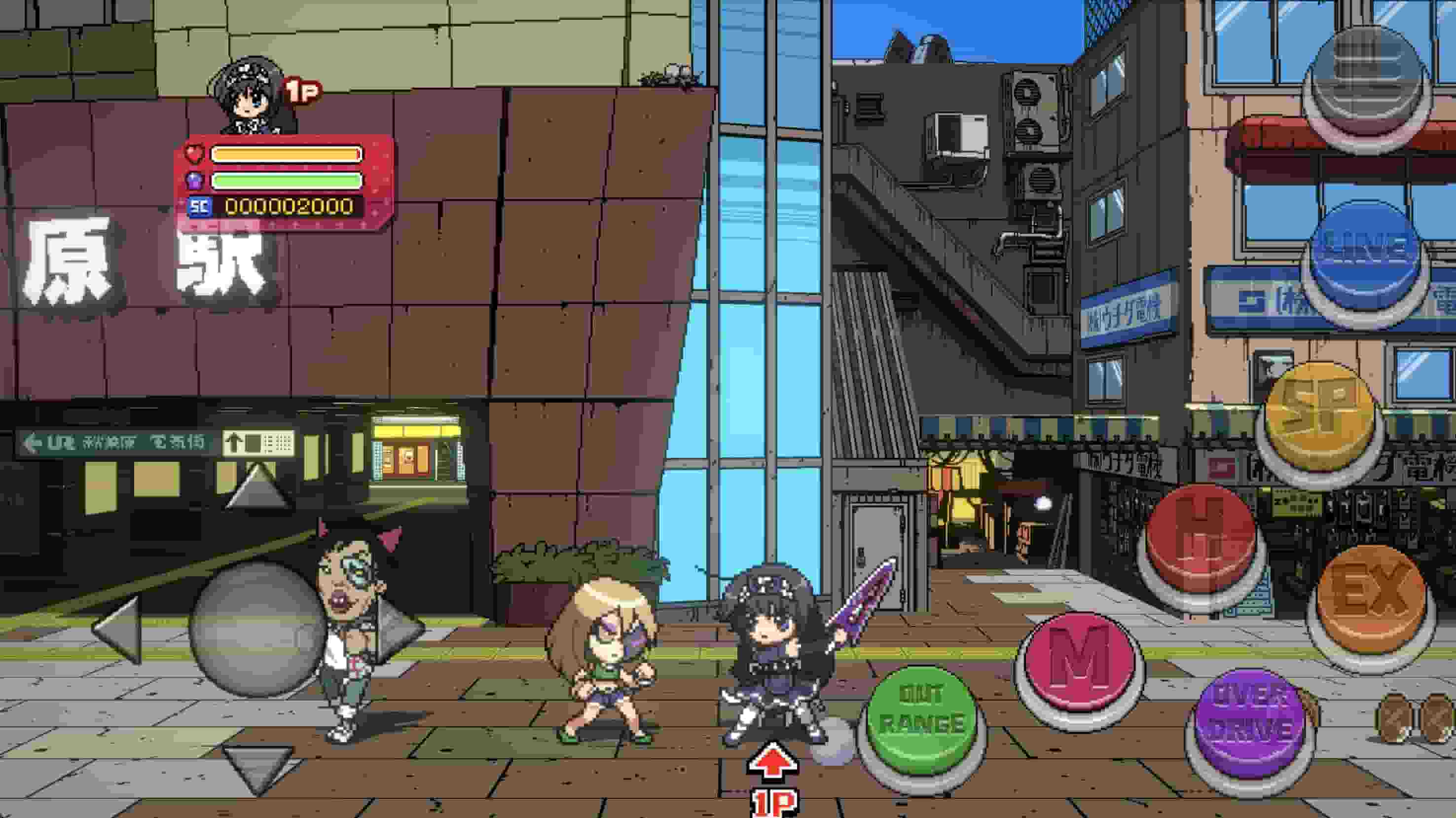
Task: Tap the d-pad up arrow
Action: pos(259,486)
